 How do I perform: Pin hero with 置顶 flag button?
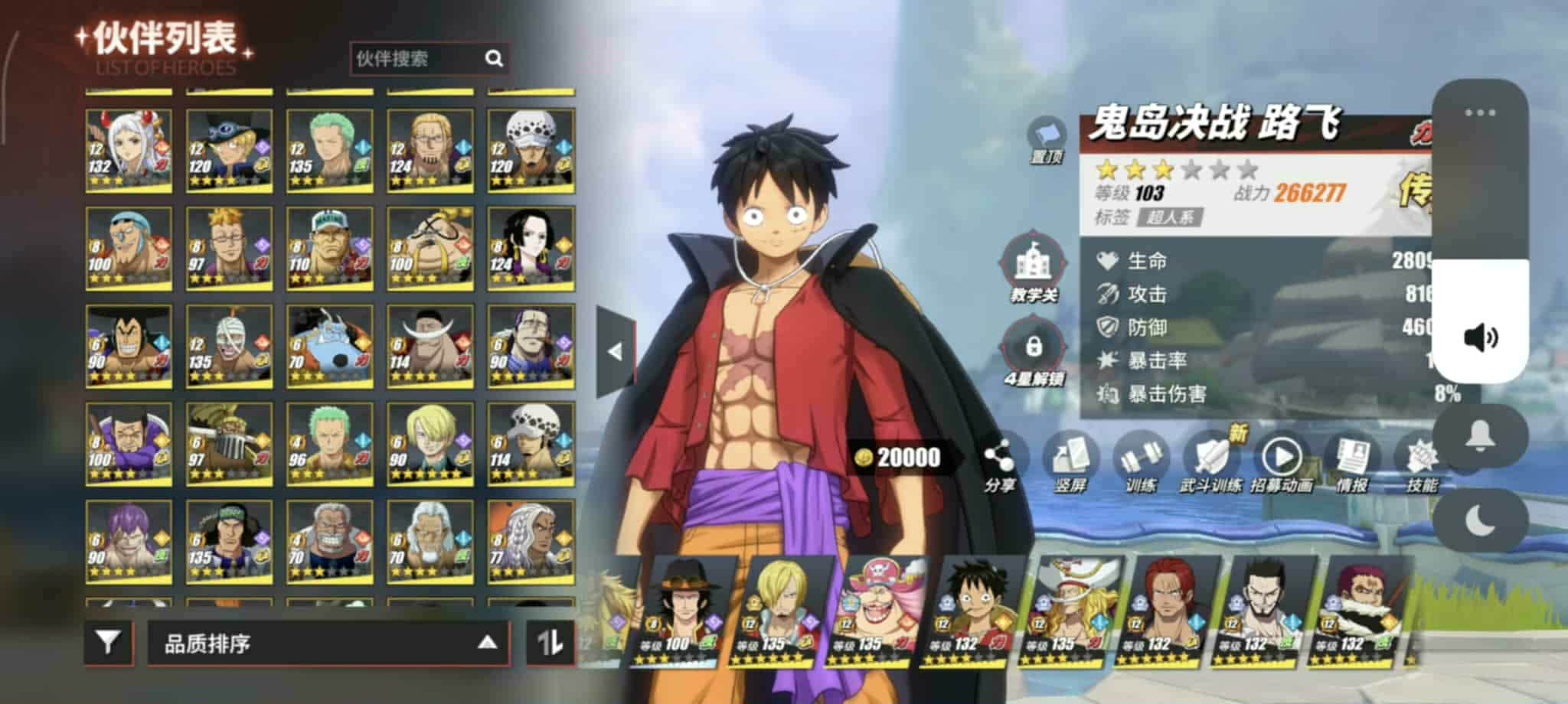[1047, 140]
